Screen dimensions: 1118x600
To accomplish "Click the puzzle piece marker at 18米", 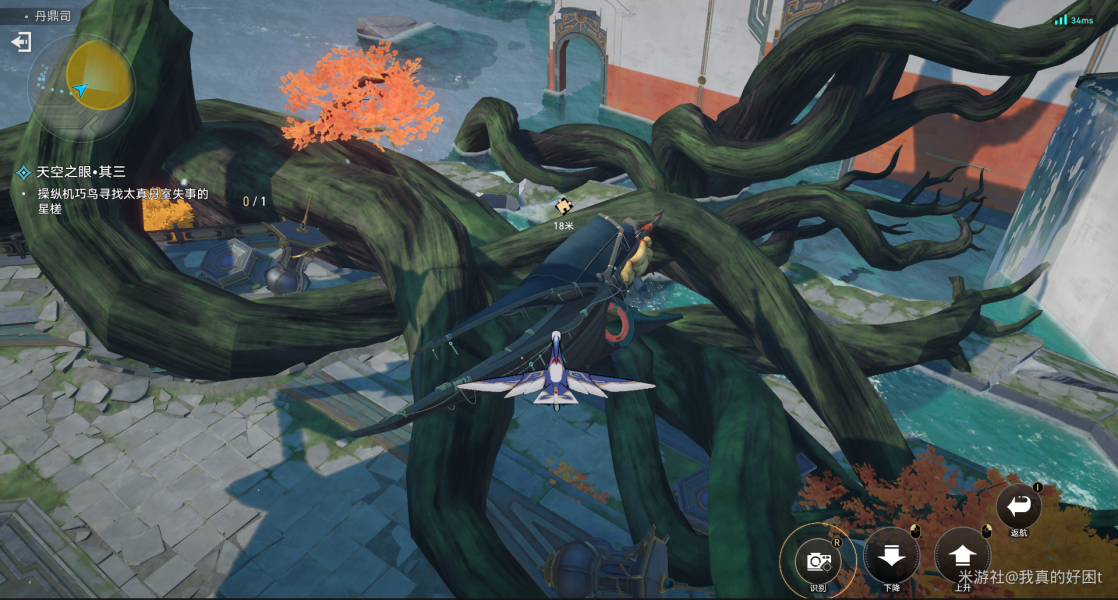I will click(x=563, y=206).
